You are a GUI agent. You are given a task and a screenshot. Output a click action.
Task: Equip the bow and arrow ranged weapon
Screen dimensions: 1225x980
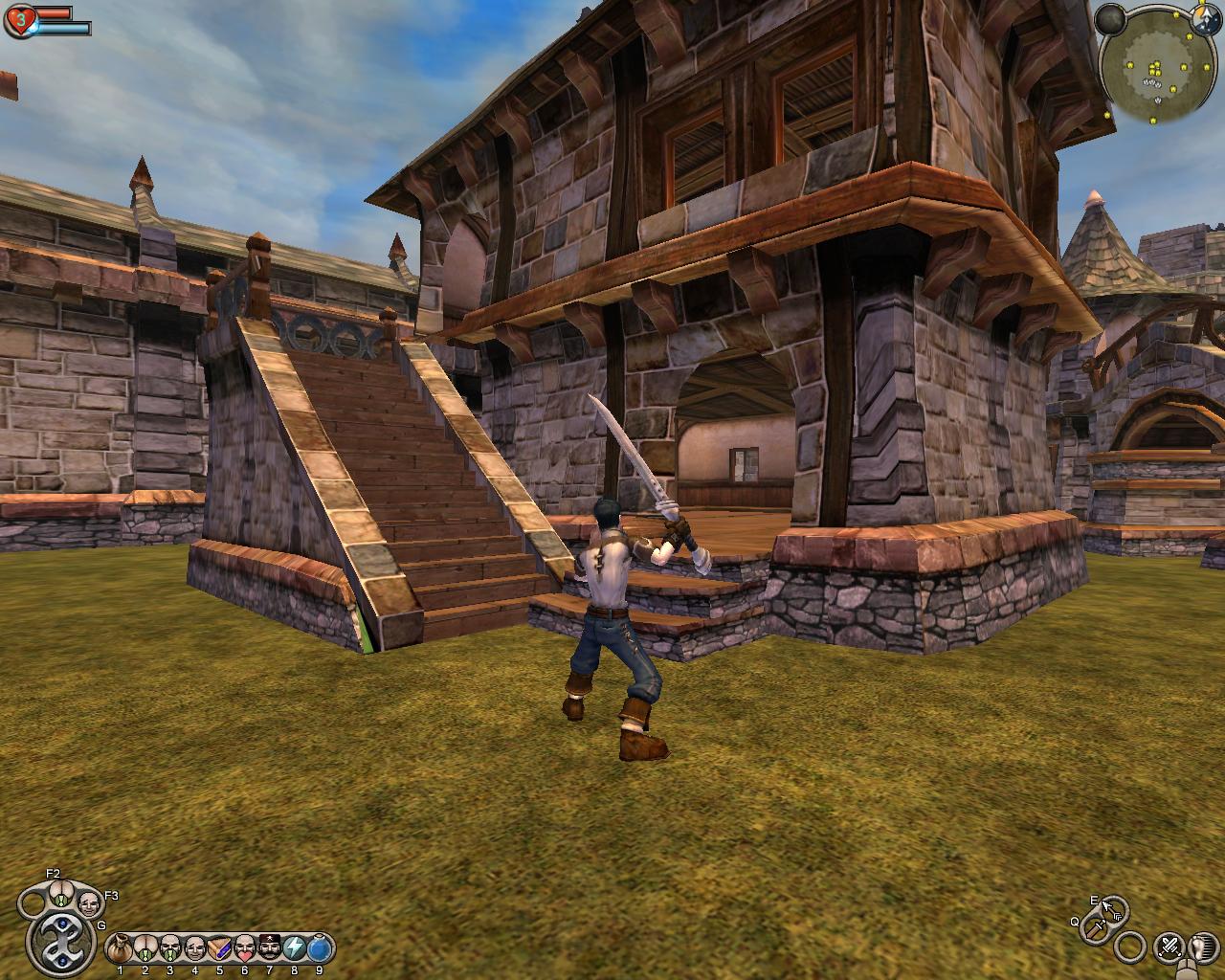click(1113, 909)
